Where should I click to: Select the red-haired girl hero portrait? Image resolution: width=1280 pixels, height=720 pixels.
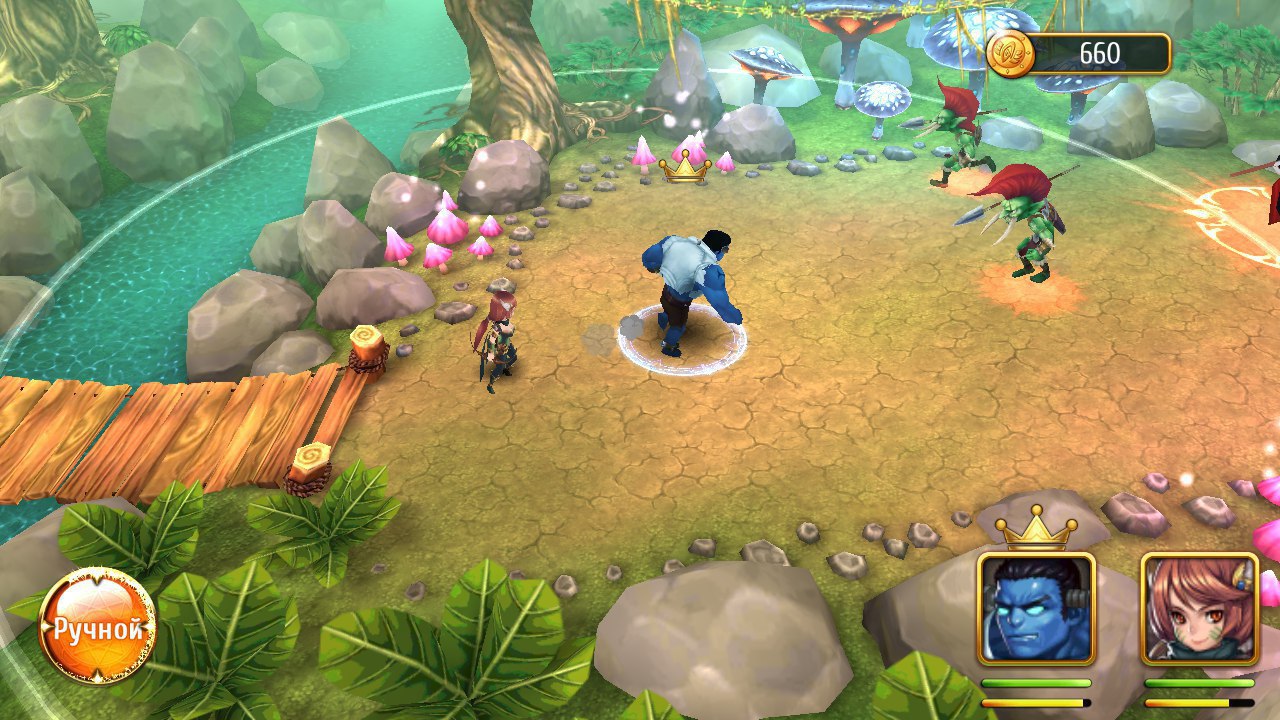(x=1199, y=609)
